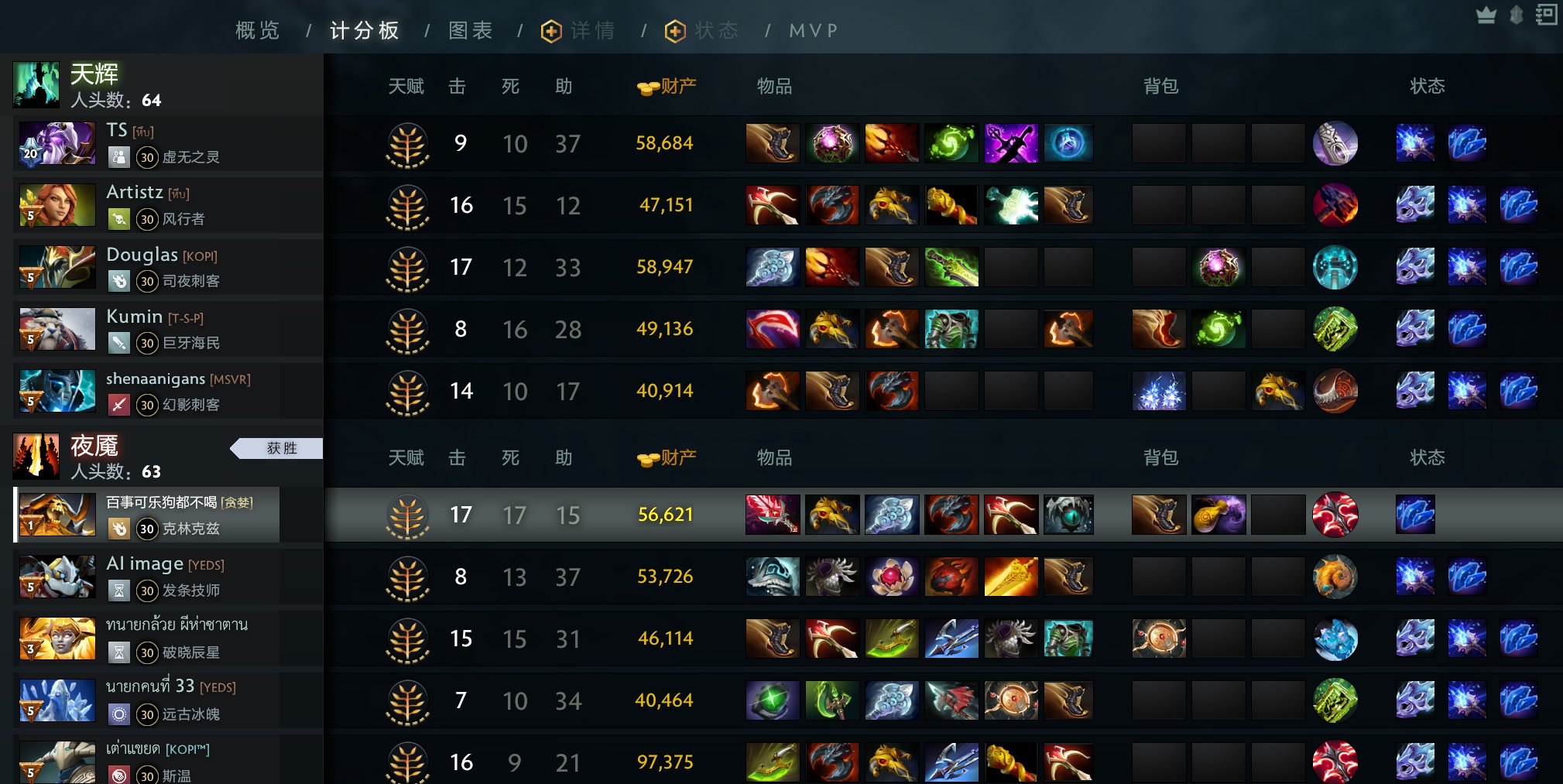
Task: Click the green party icon next to TS
Action: coord(118,157)
